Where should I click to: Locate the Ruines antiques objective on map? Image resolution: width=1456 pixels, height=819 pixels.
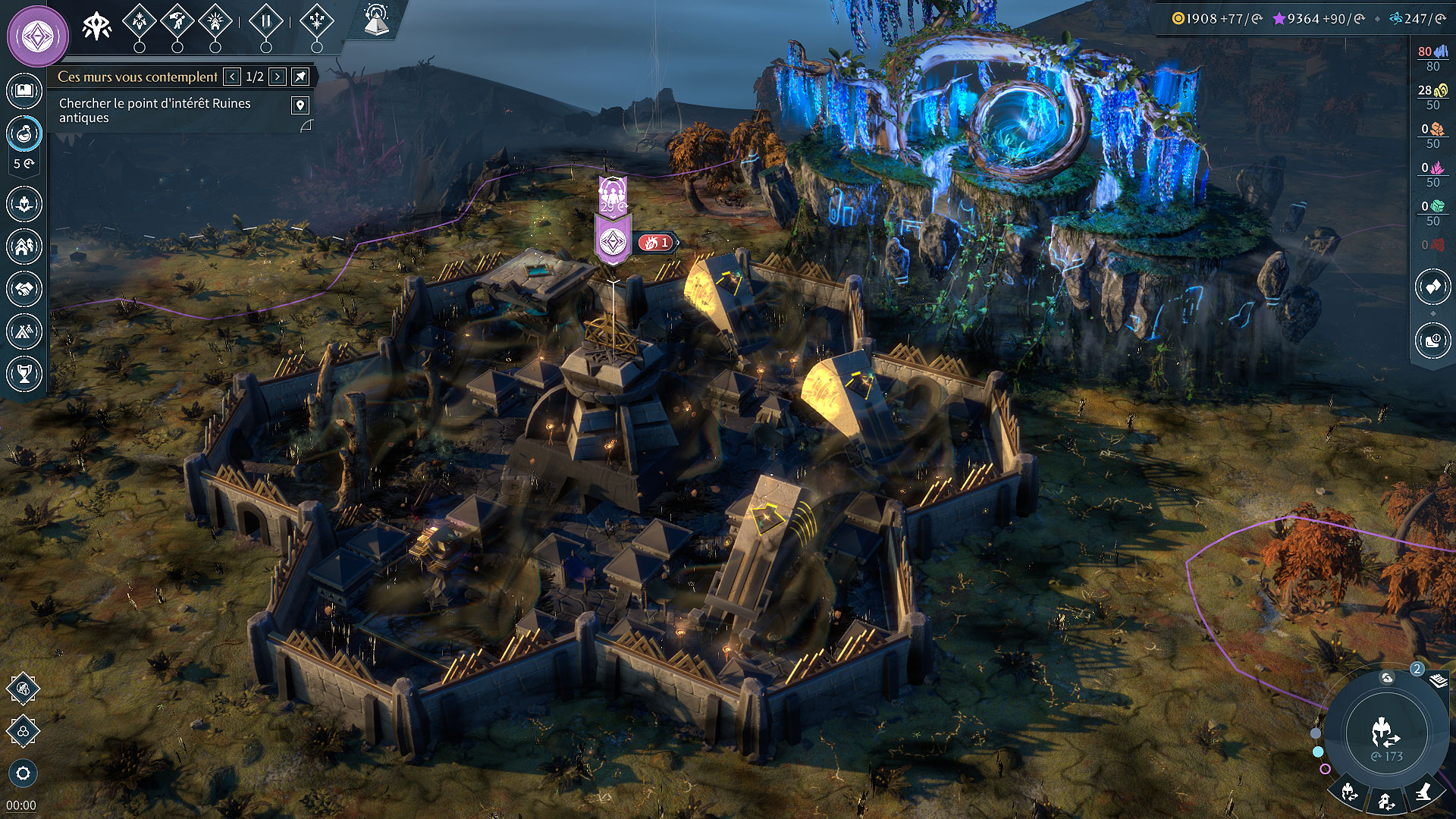pos(300,105)
